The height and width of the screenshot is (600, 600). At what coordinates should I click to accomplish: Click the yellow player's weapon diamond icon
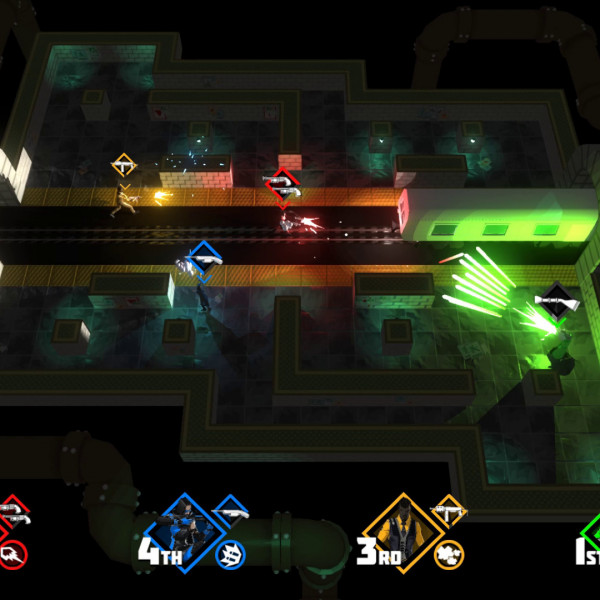448,513
